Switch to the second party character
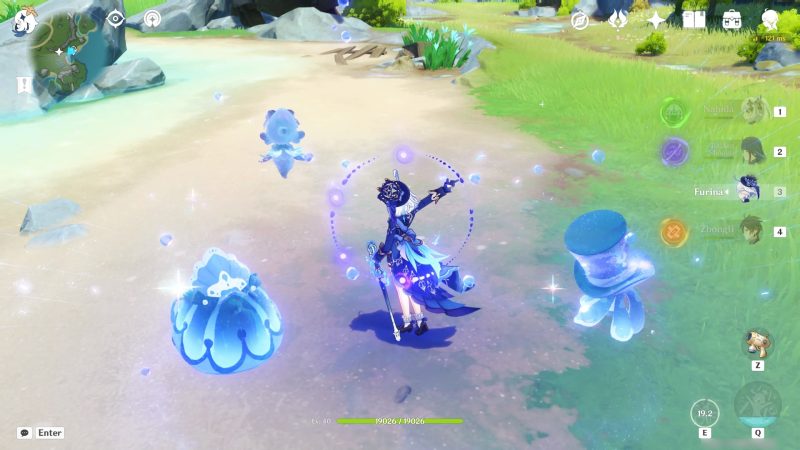This screenshot has width=800, height=450. click(x=752, y=151)
